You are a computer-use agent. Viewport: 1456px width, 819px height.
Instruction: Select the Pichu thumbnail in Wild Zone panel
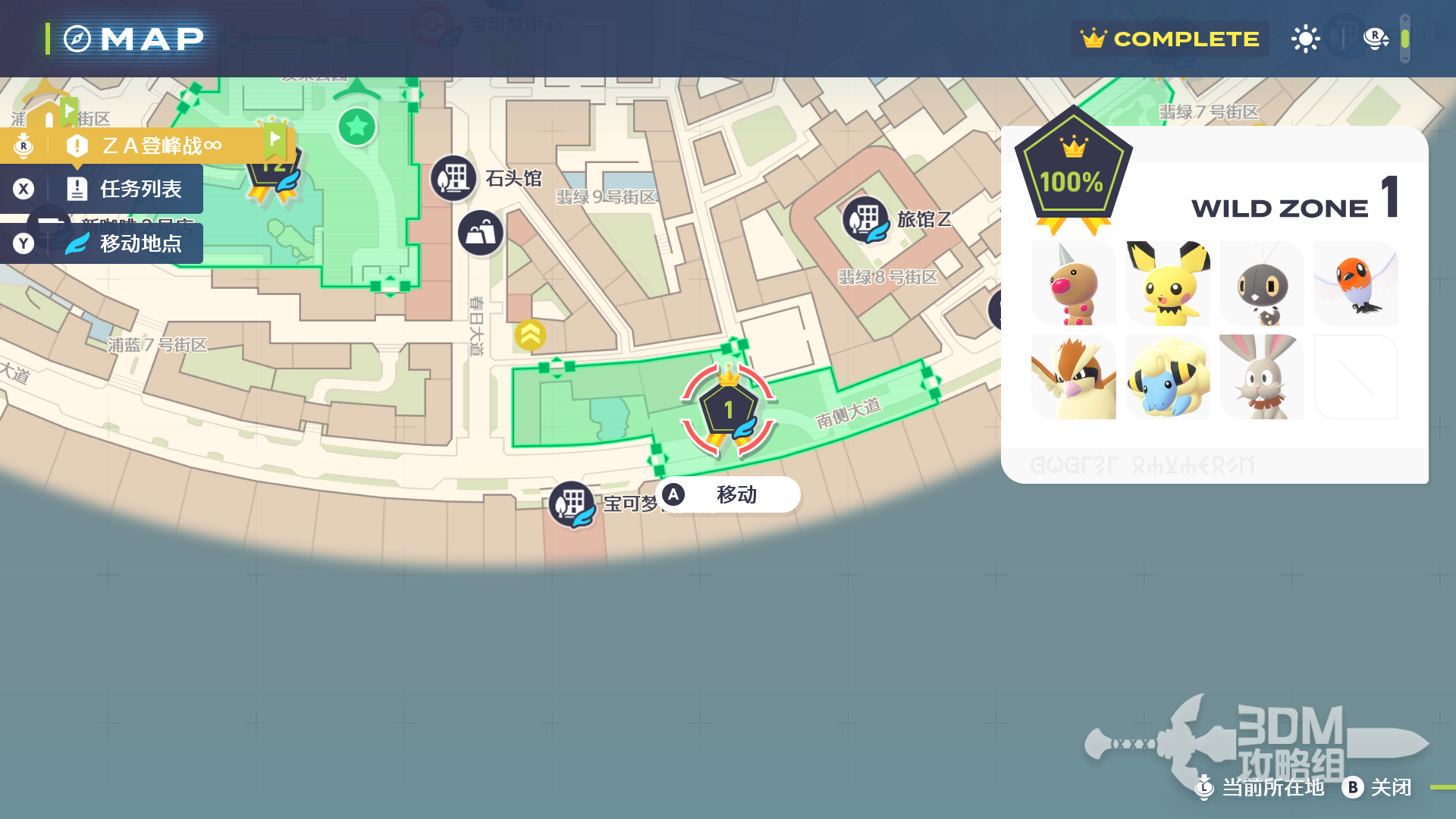click(1168, 284)
